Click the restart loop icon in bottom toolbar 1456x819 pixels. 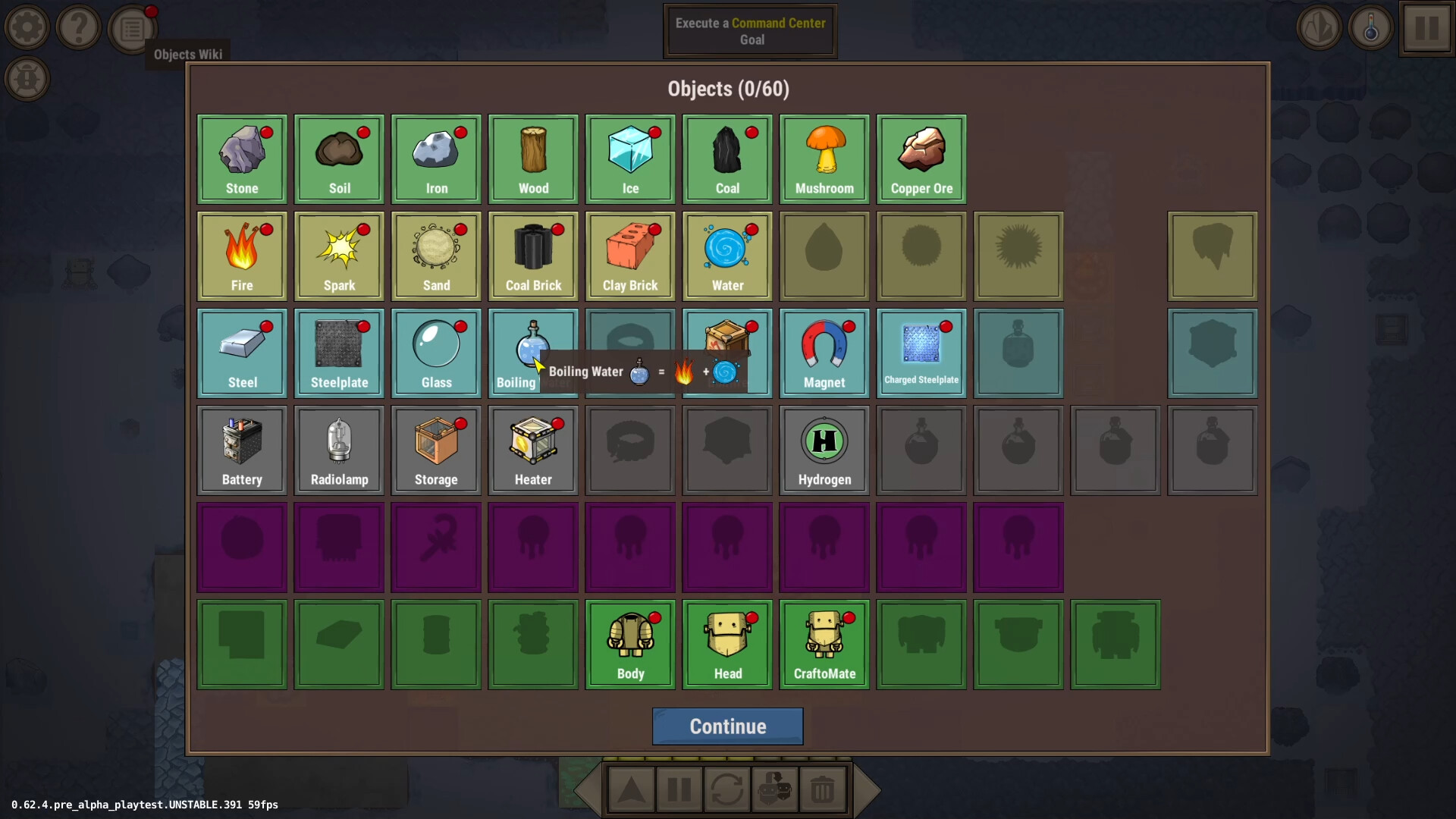(x=727, y=789)
